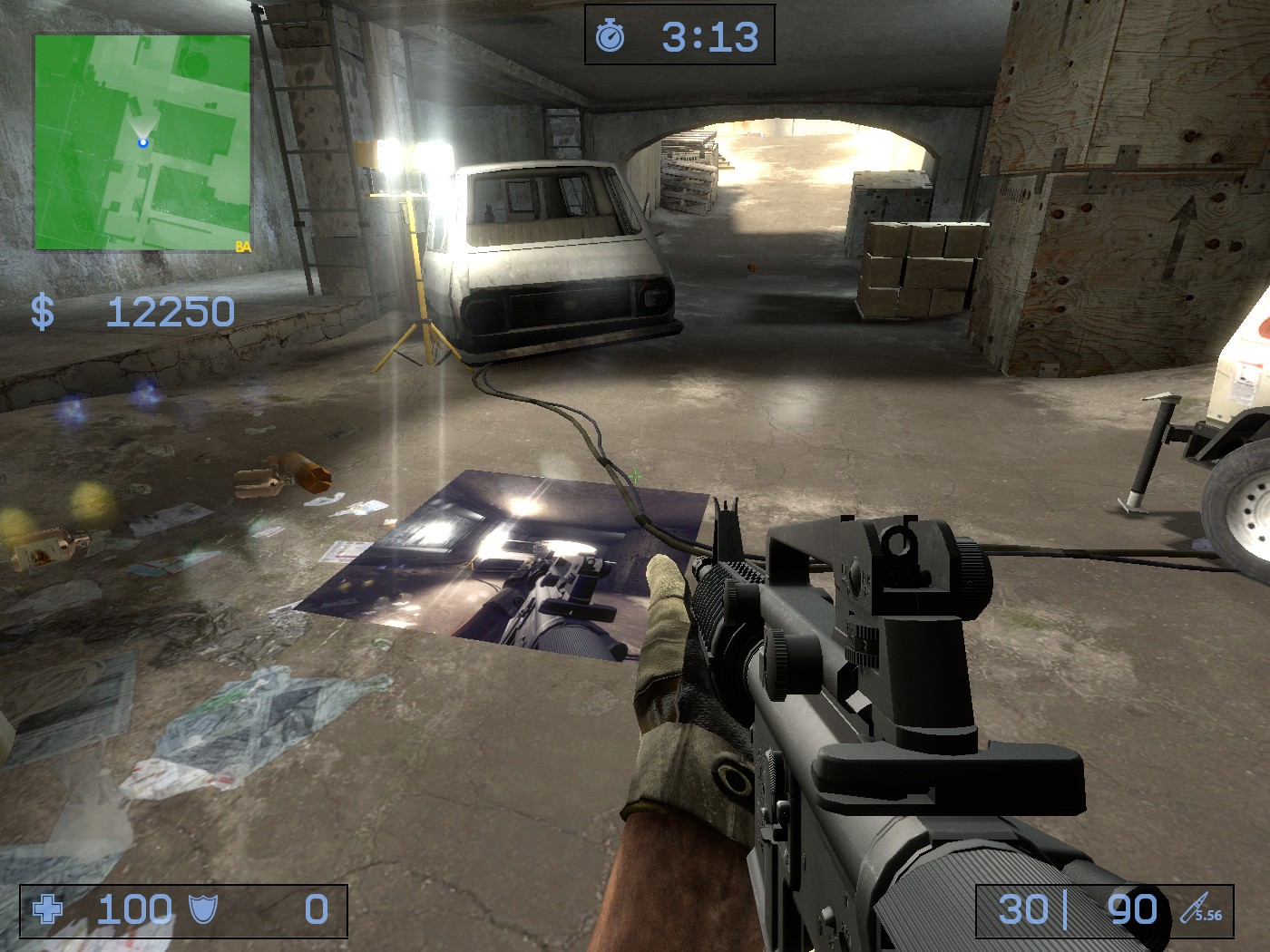Viewport: 1270px width, 952px height.
Task: Click the health value 100
Action: (134, 908)
